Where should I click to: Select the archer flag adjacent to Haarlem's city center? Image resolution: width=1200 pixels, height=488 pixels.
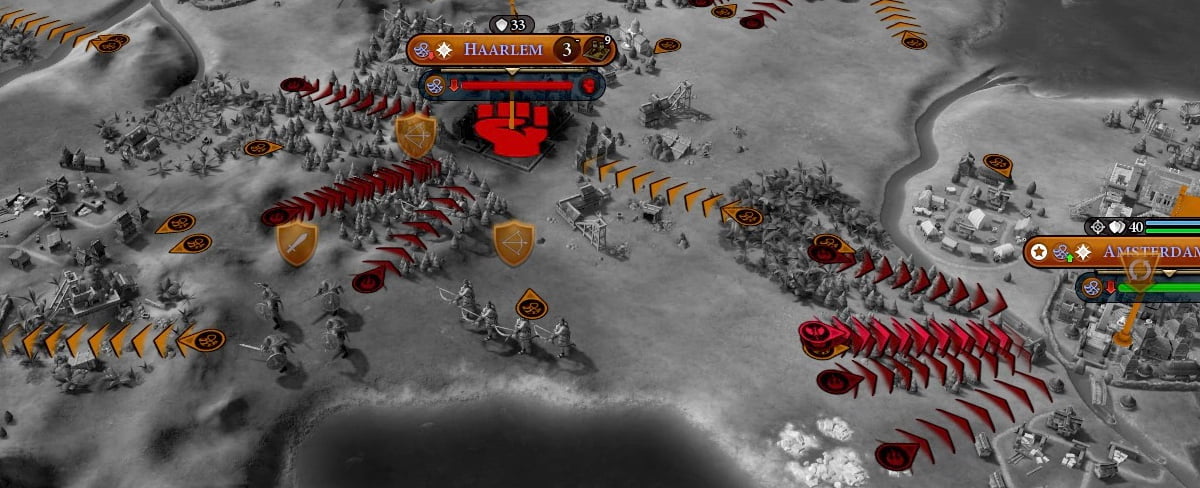coord(415,135)
